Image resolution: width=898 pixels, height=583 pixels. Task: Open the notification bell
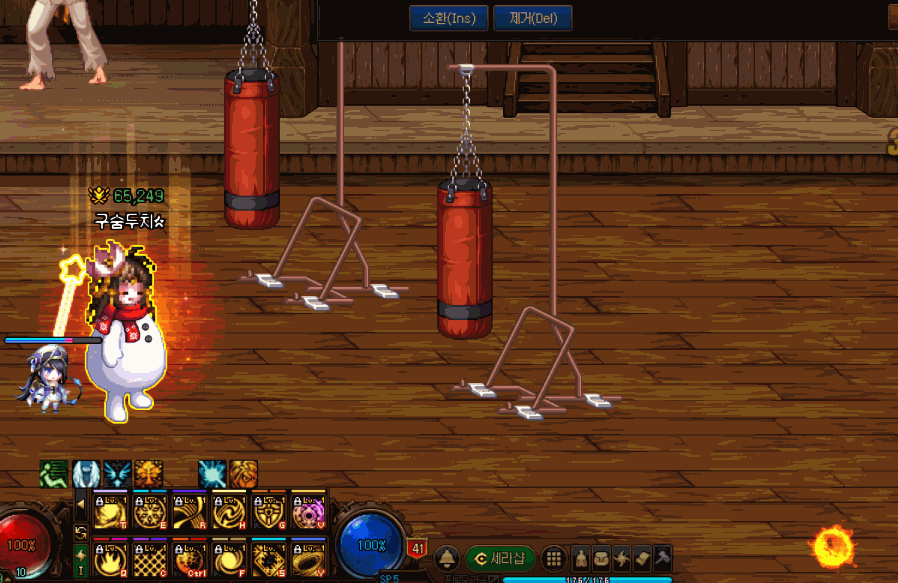pos(447,558)
